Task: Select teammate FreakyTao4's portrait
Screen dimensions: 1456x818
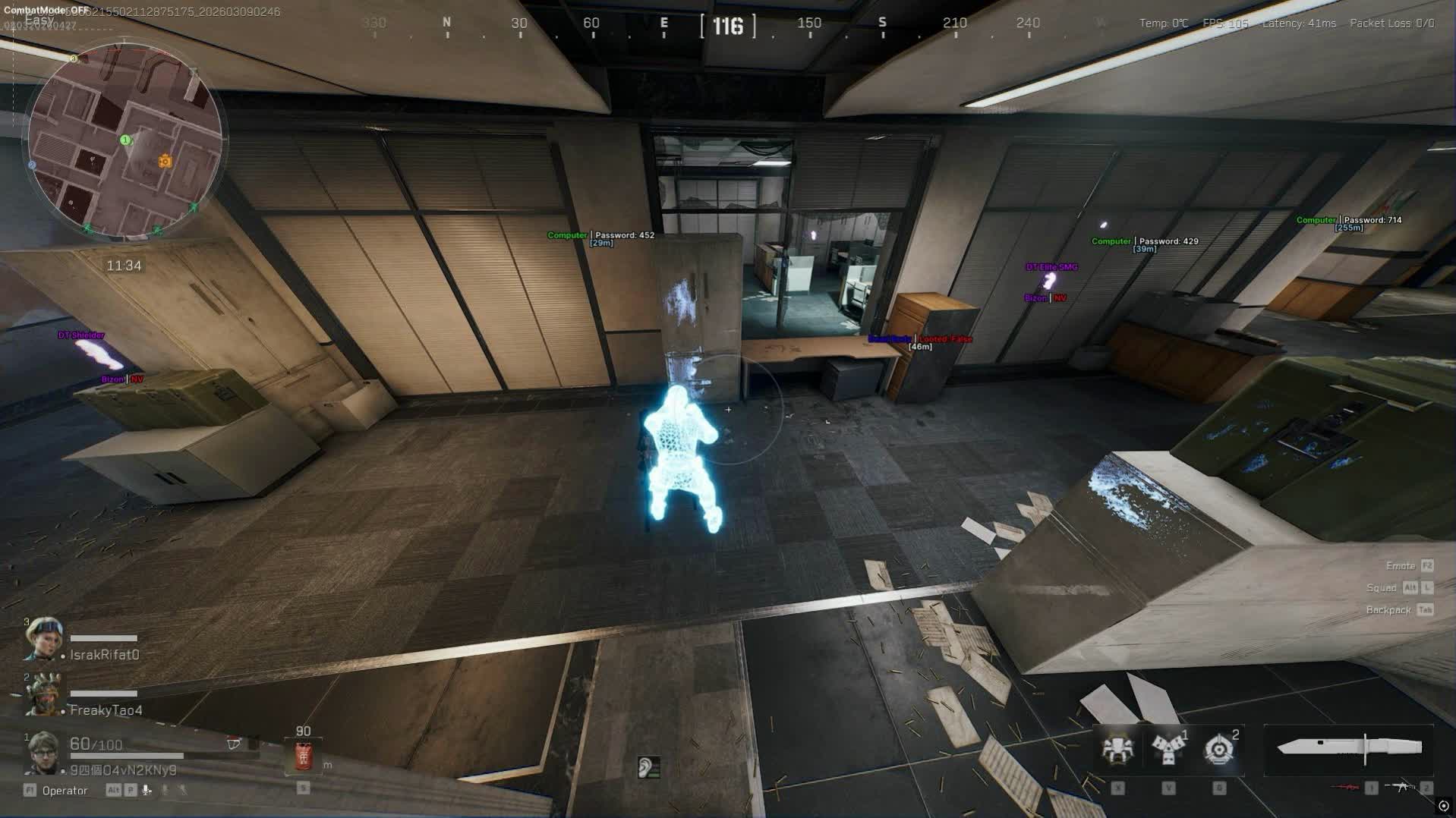Action: tap(43, 694)
